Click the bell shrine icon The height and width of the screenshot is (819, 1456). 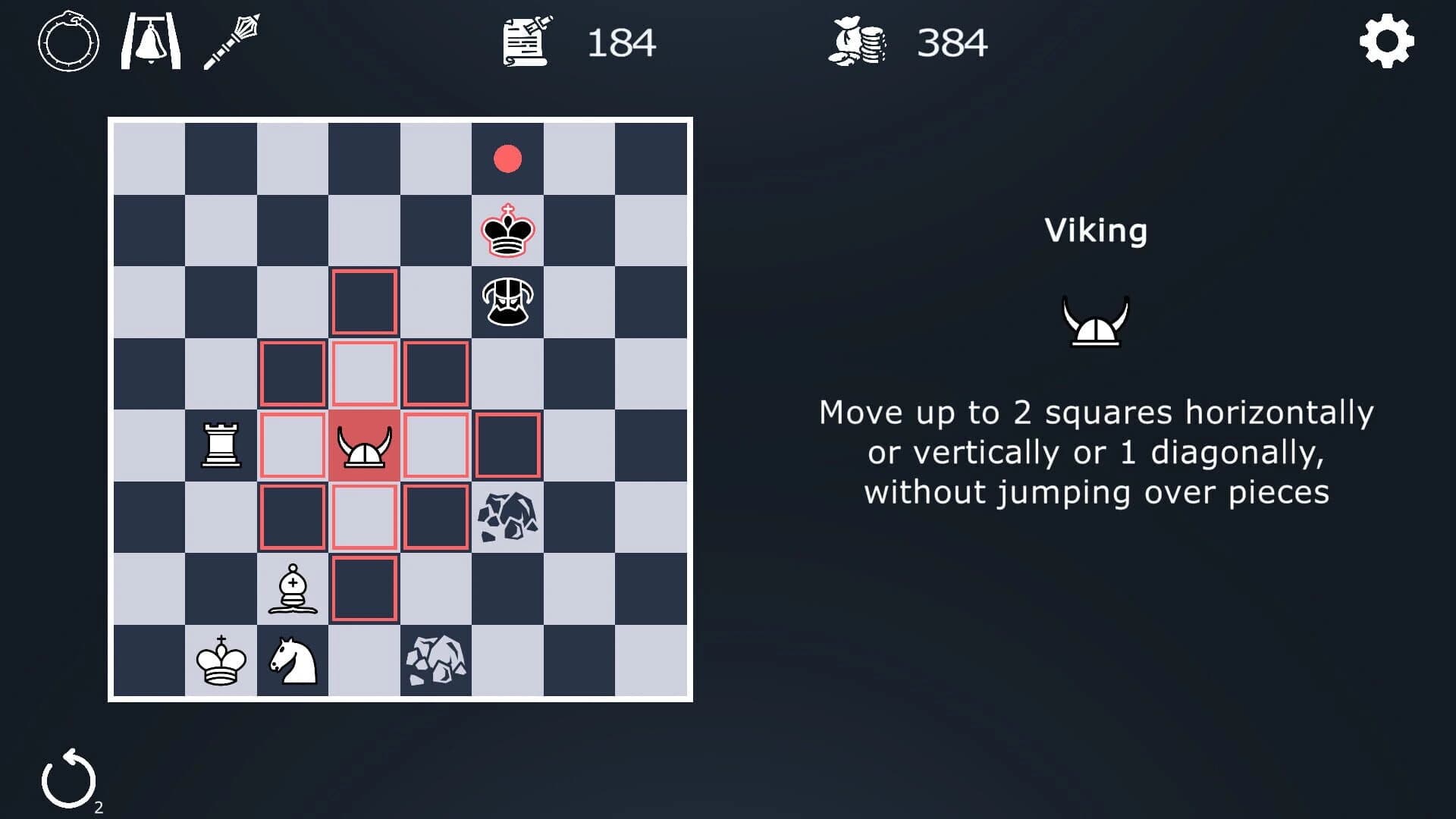point(150,42)
